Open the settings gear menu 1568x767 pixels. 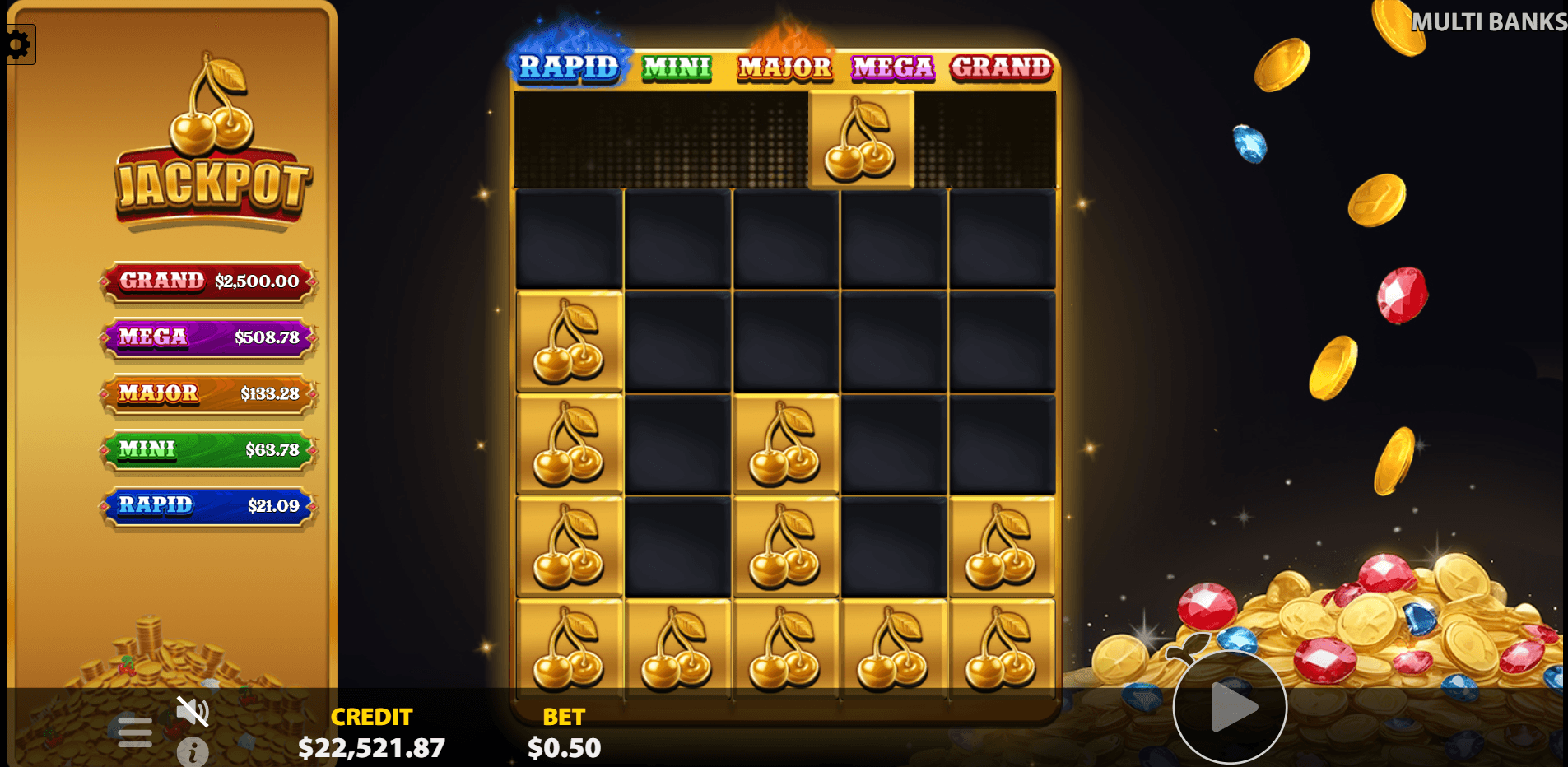[x=18, y=43]
